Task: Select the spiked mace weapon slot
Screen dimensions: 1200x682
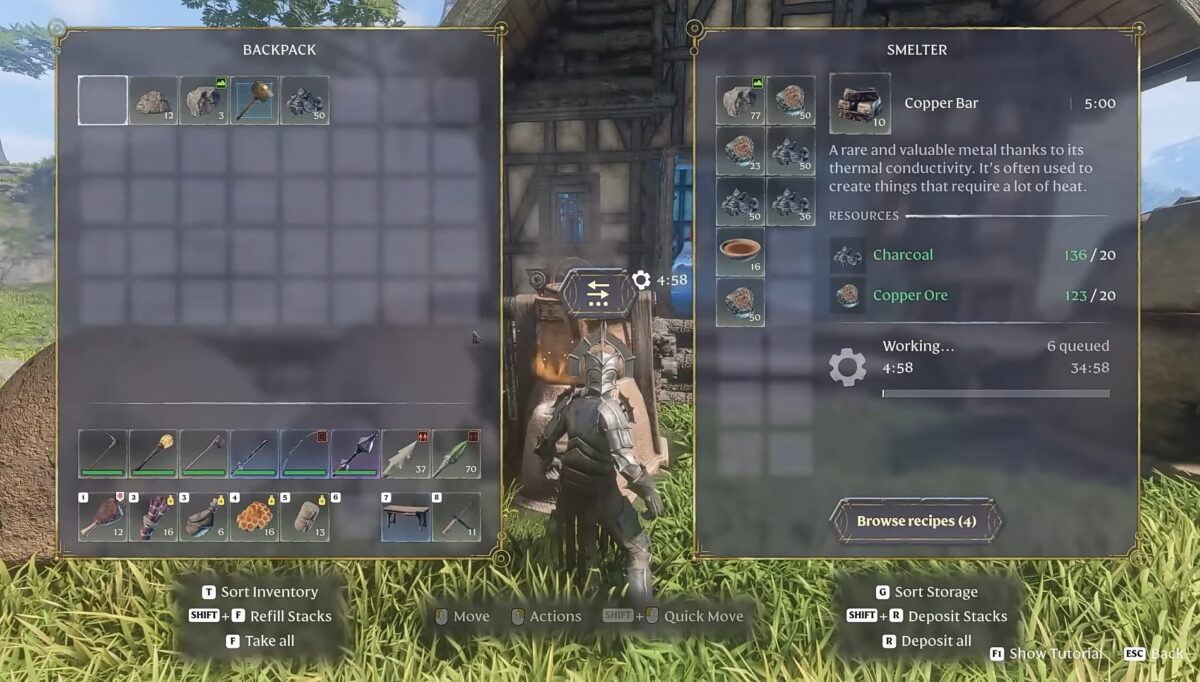Action: [x=355, y=454]
